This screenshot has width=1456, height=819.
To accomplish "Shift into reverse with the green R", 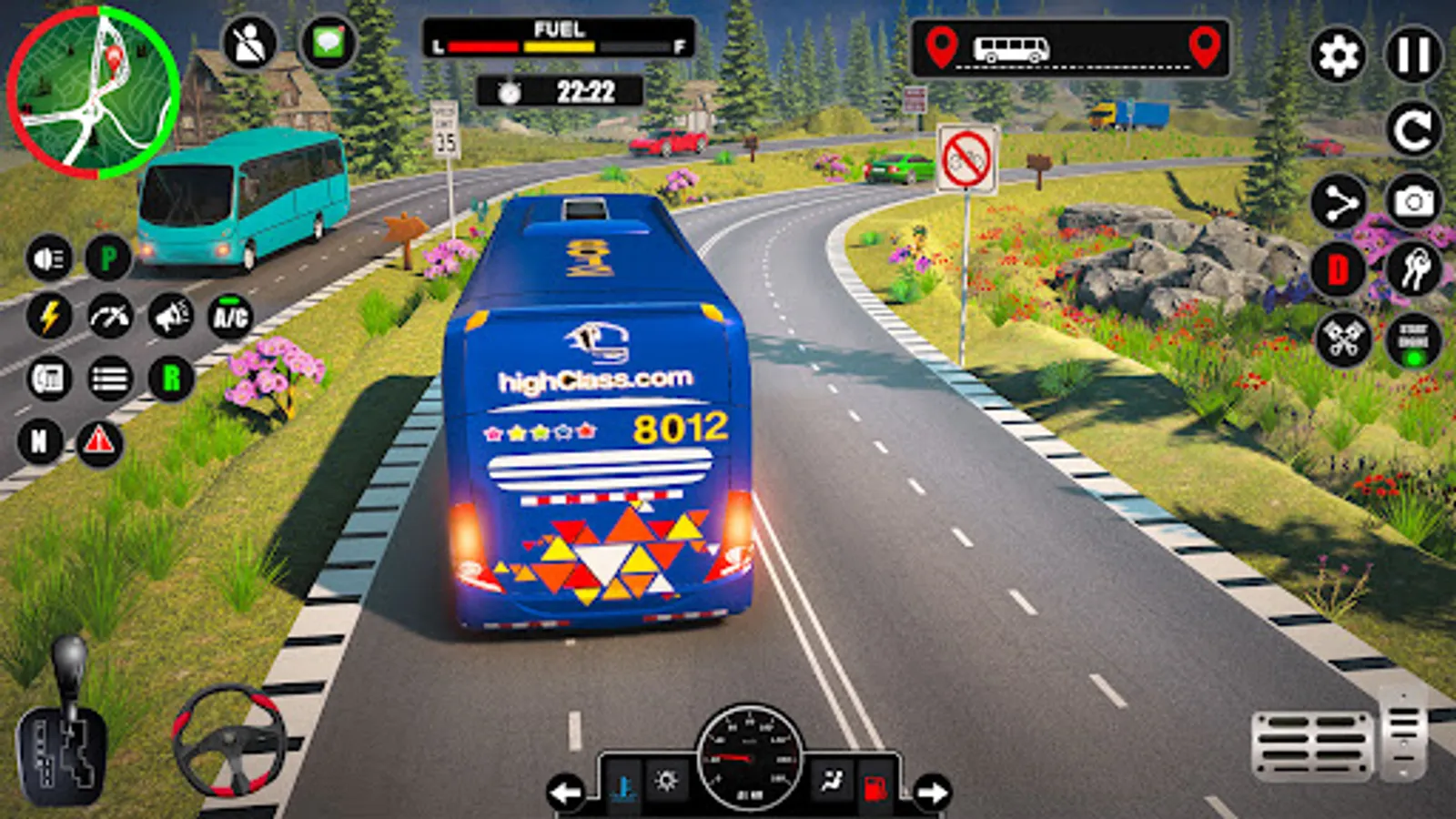I will (x=171, y=378).
